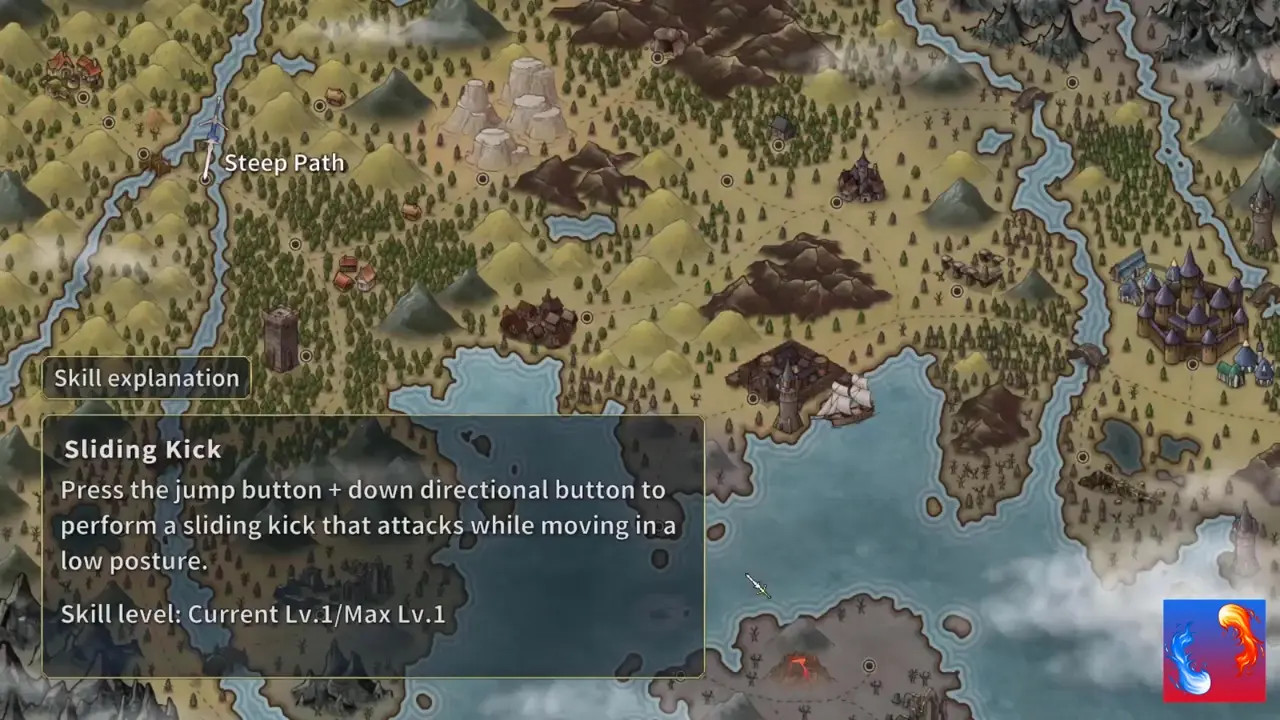This screenshot has width=1280, height=720.
Task: Select the node below the purple-roofed castle town
Action: [1192, 365]
